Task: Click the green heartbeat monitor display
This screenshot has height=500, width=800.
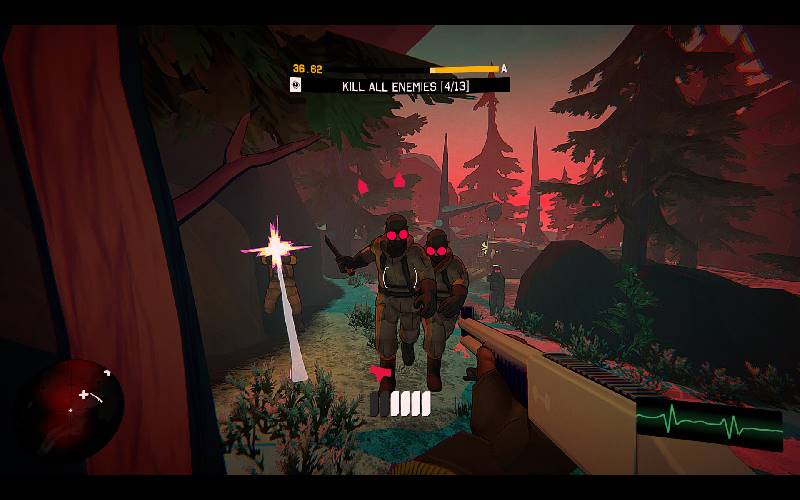Action: [709, 421]
